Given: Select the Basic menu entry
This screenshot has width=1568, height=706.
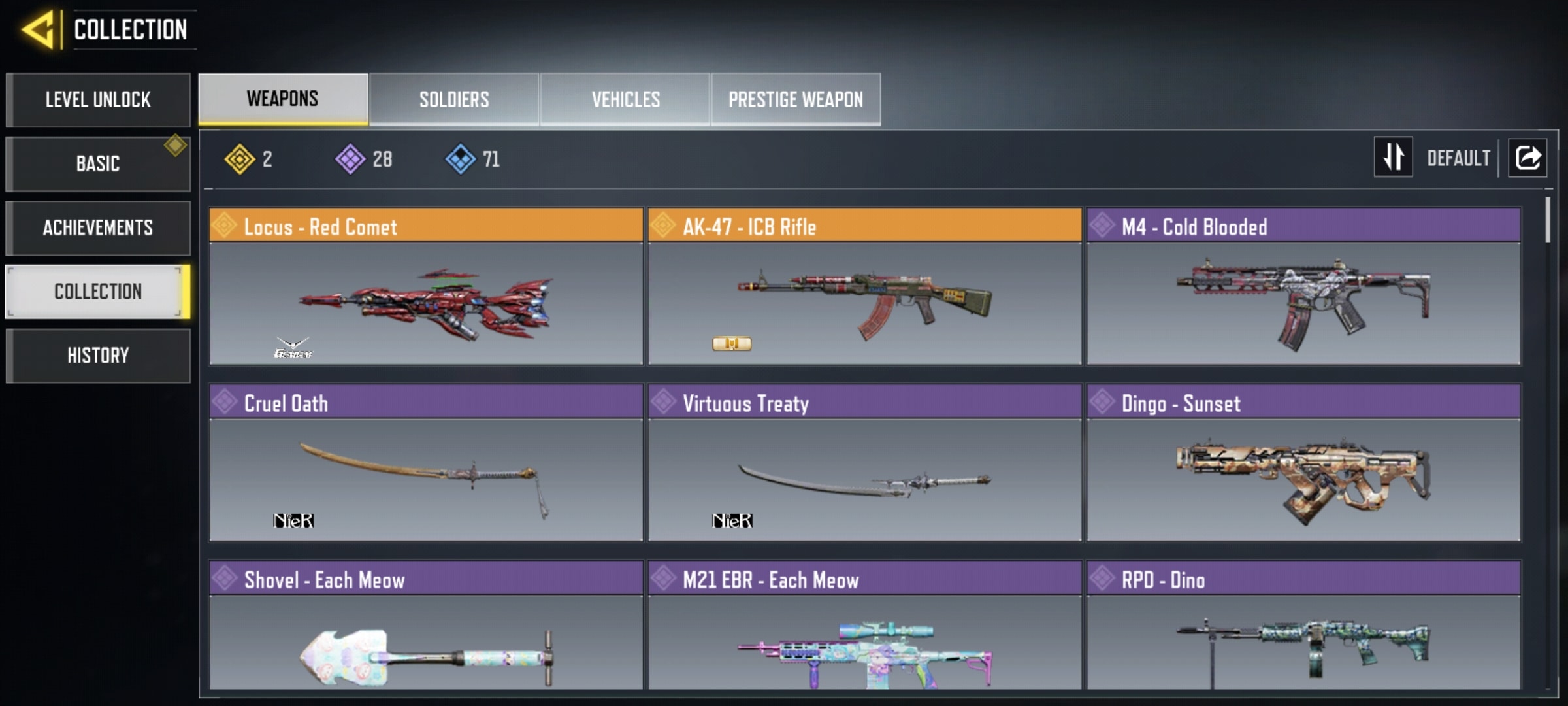Looking at the screenshot, I should point(98,163).
